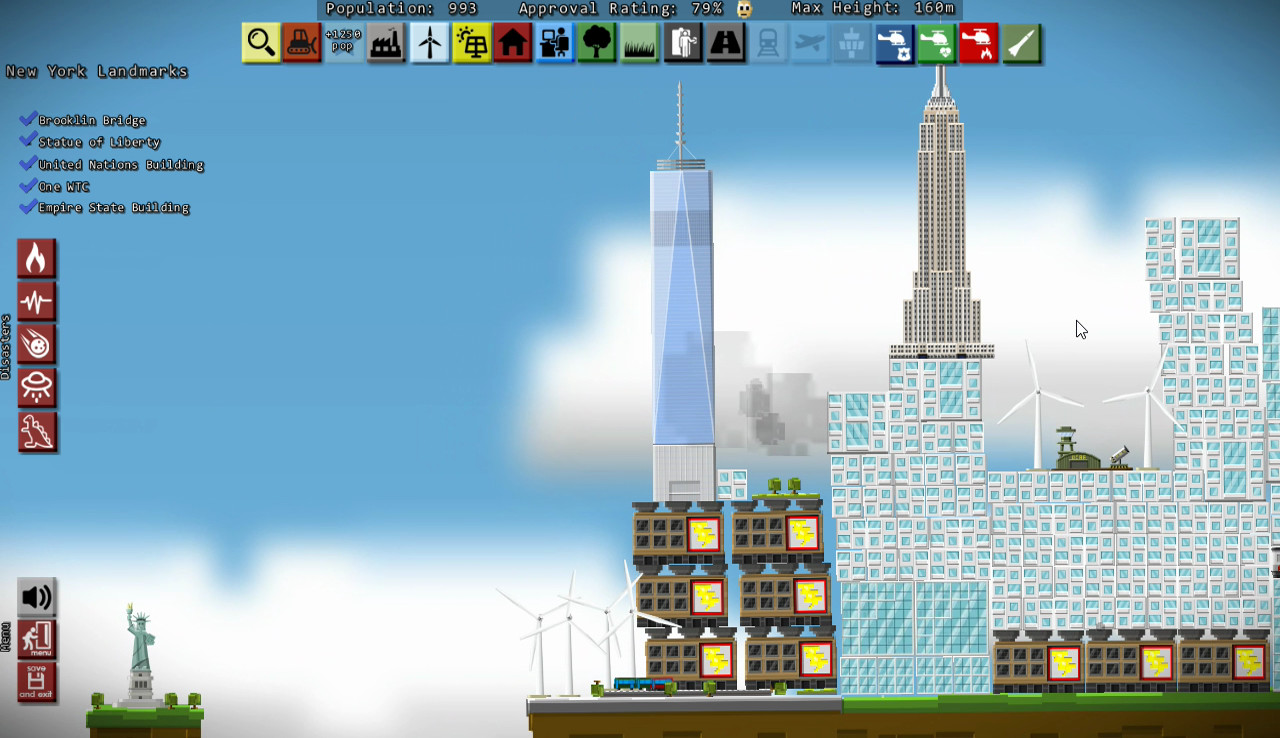This screenshot has height=738, width=1280.
Task: Unleash the UFO disaster
Action: click(x=37, y=388)
